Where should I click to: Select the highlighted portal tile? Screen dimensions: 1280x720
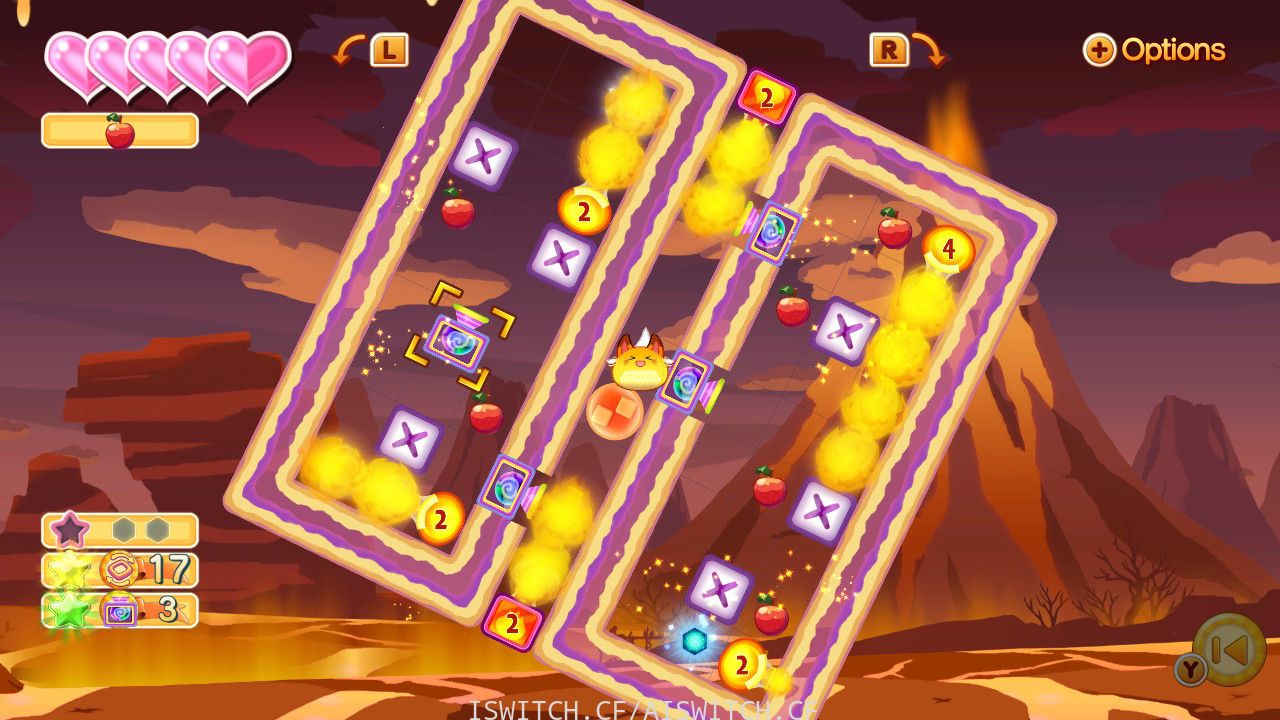click(x=459, y=344)
